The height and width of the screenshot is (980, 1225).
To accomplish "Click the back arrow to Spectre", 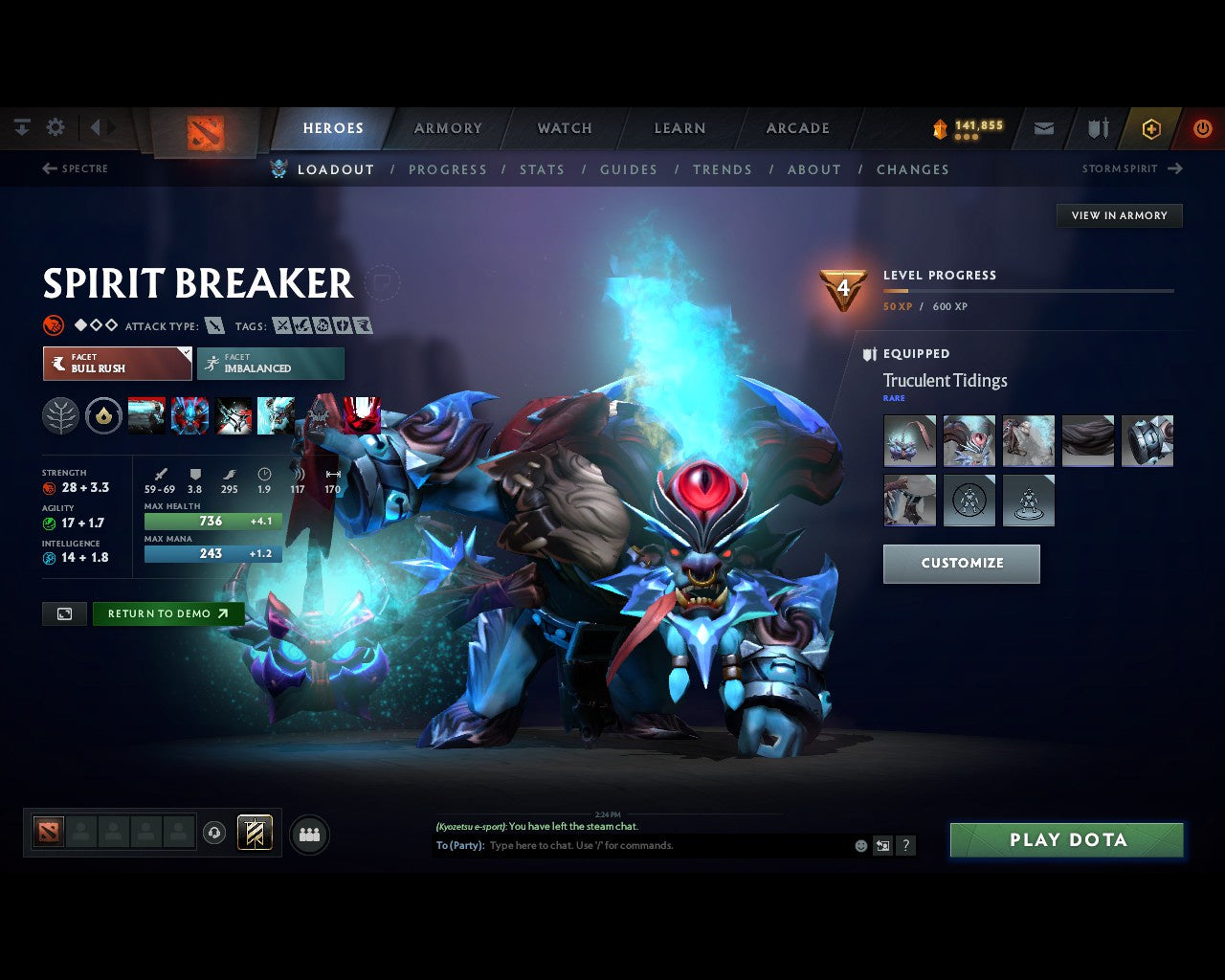I will click(48, 168).
